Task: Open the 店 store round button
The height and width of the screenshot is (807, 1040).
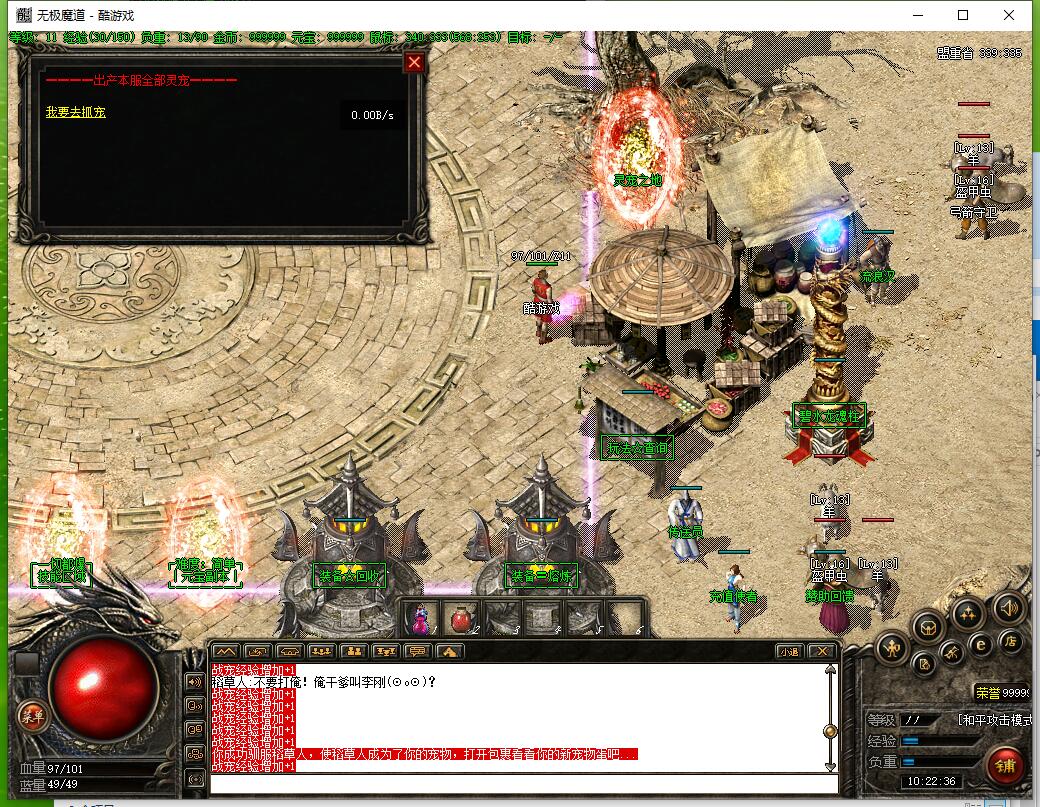Action: 1010,641
